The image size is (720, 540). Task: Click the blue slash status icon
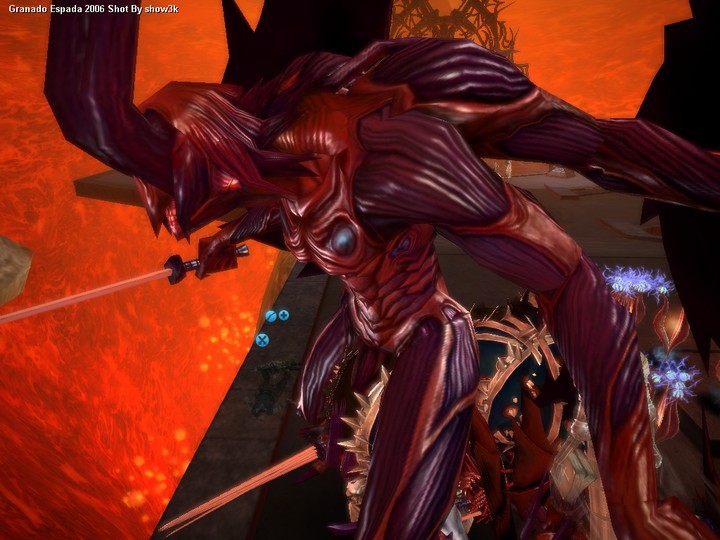point(271,316)
